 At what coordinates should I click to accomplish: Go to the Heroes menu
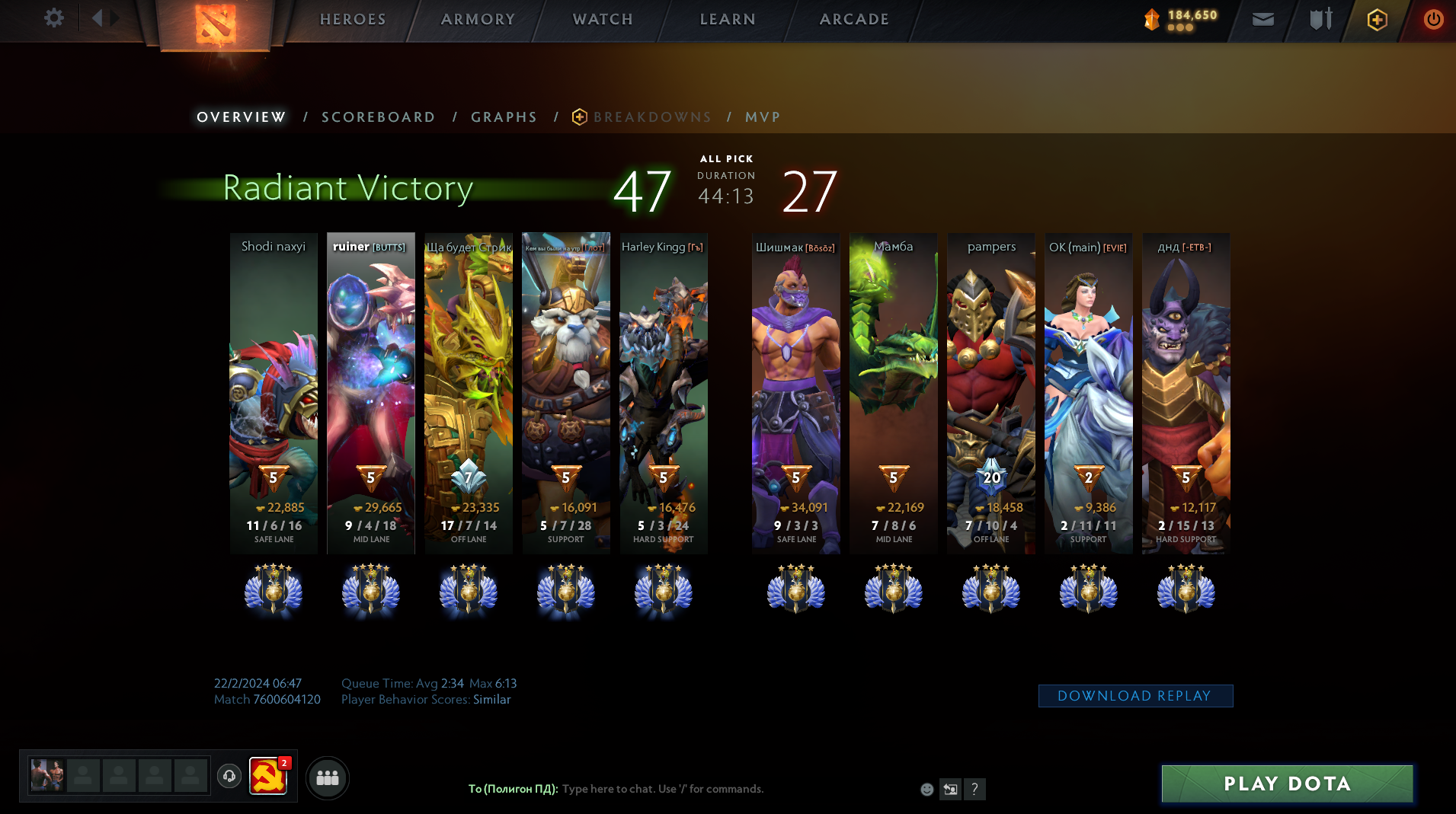(353, 19)
